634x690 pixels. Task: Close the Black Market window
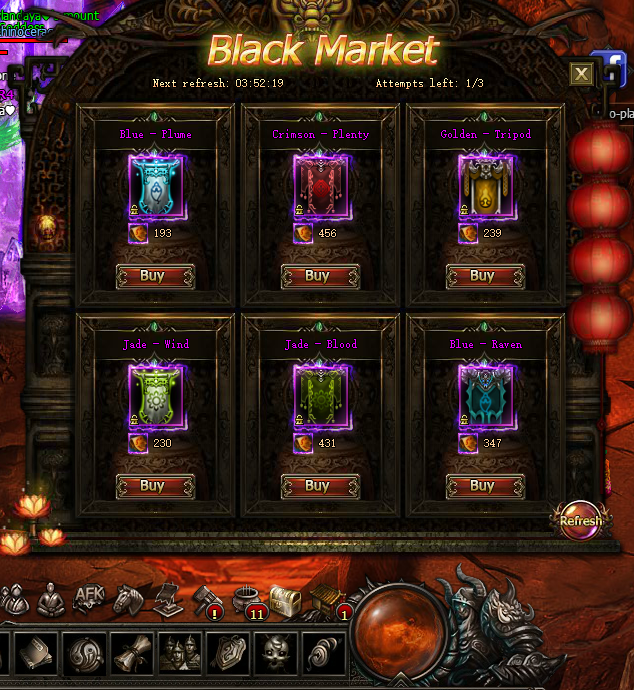[581, 74]
